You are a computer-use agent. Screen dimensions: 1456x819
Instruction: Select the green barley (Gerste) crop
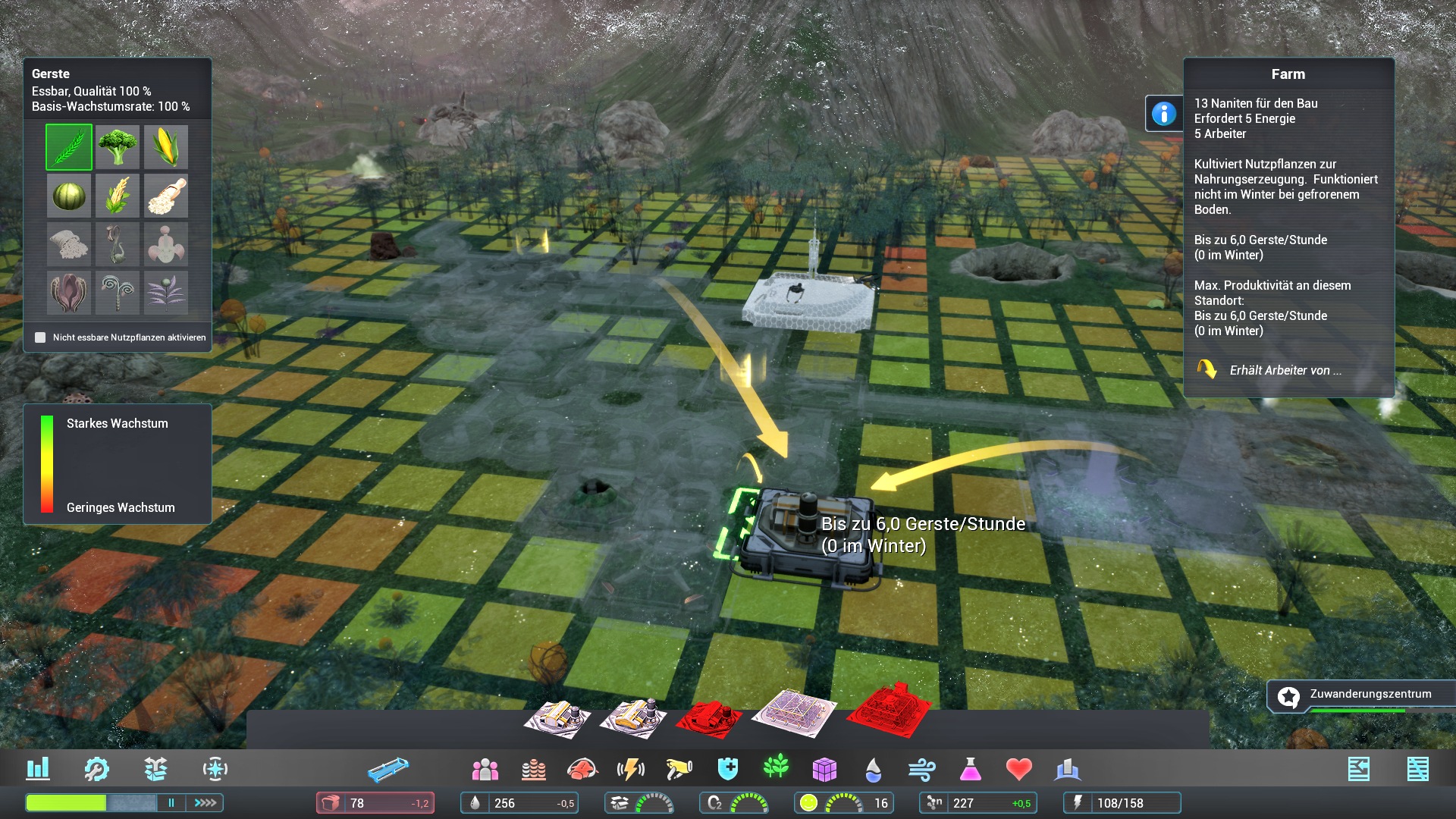69,147
